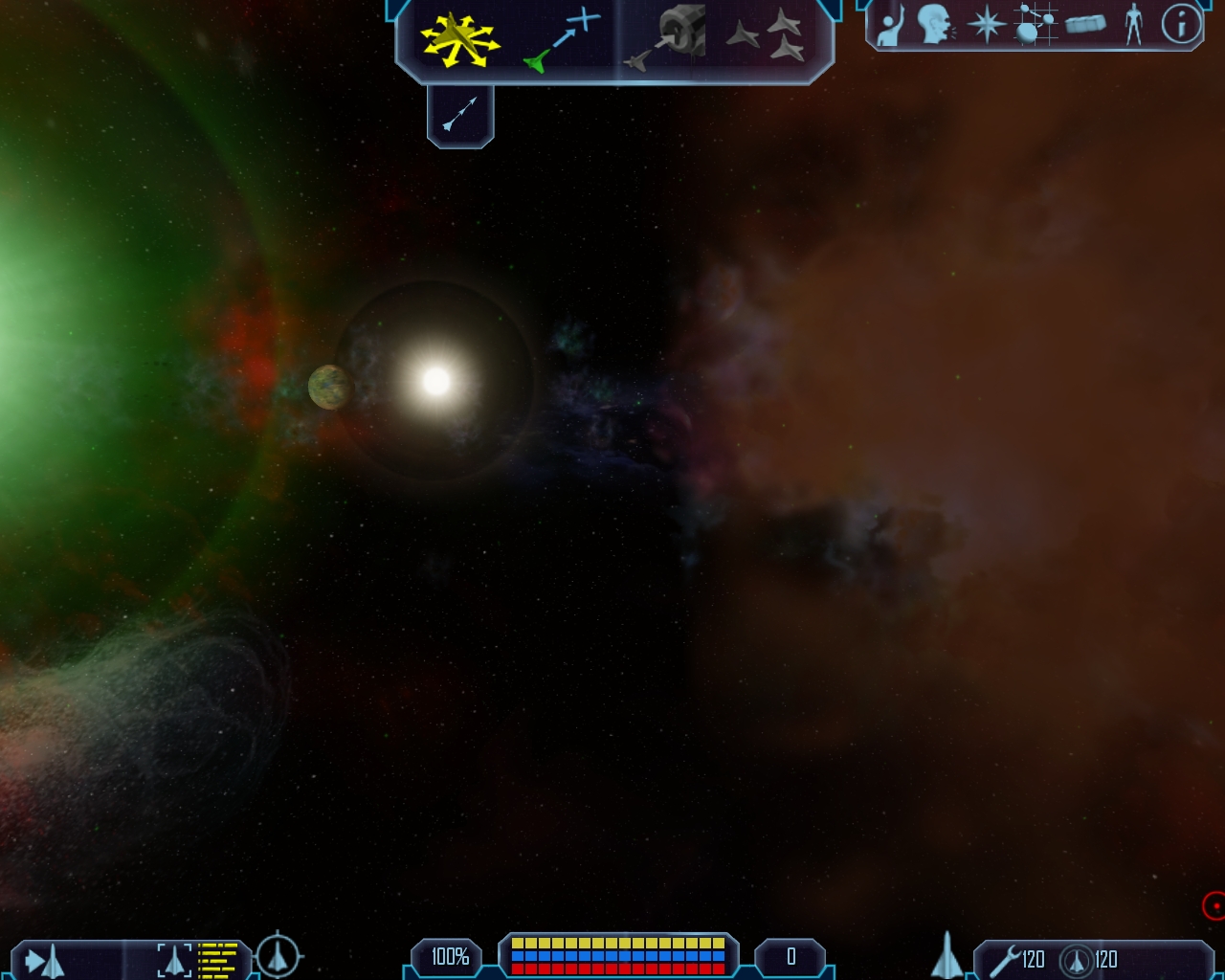Click the circled ship crosshair icon
Viewport: 1225px width, 980px height.
point(278,955)
